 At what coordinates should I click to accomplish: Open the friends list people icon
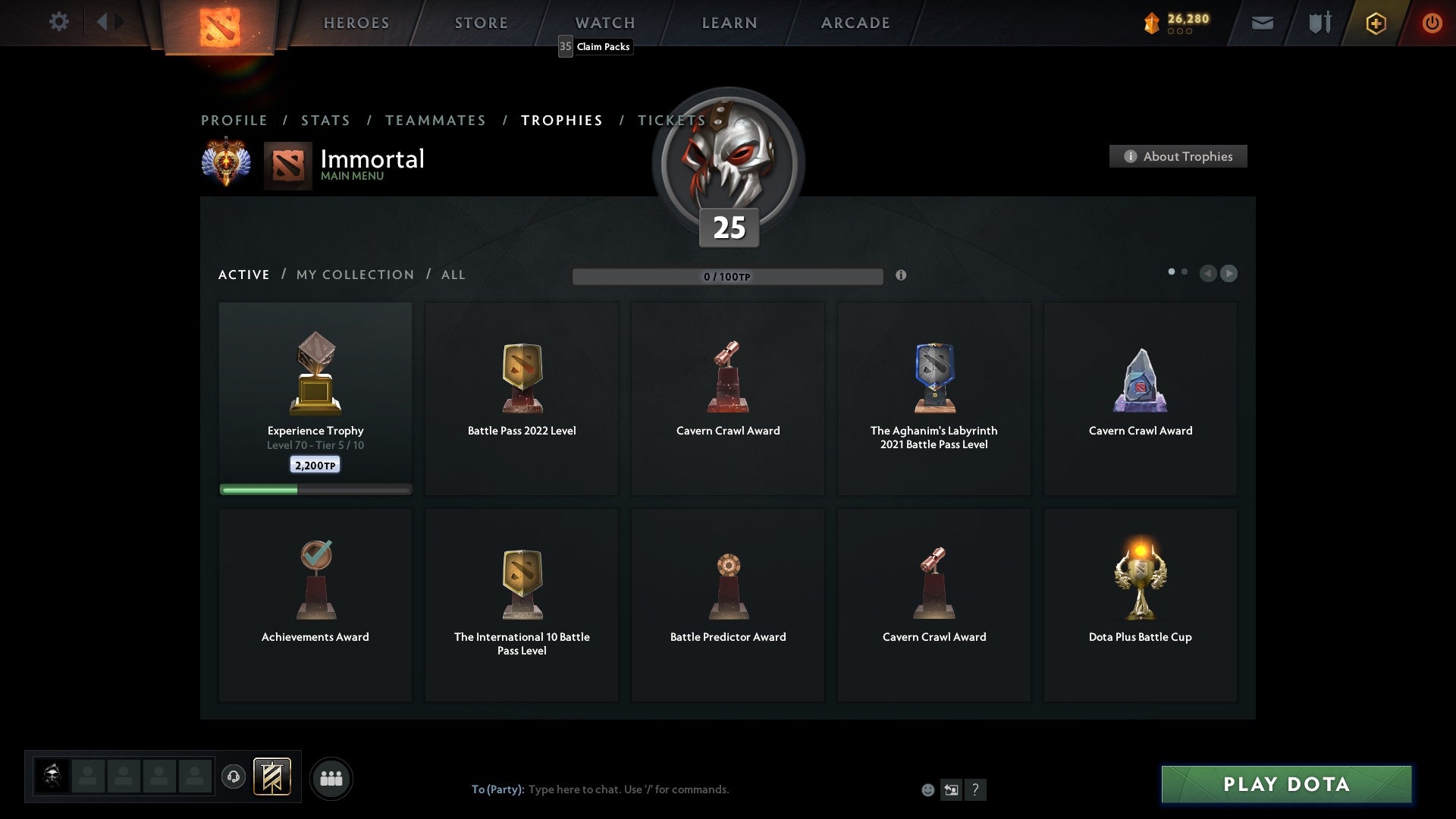[x=331, y=777]
